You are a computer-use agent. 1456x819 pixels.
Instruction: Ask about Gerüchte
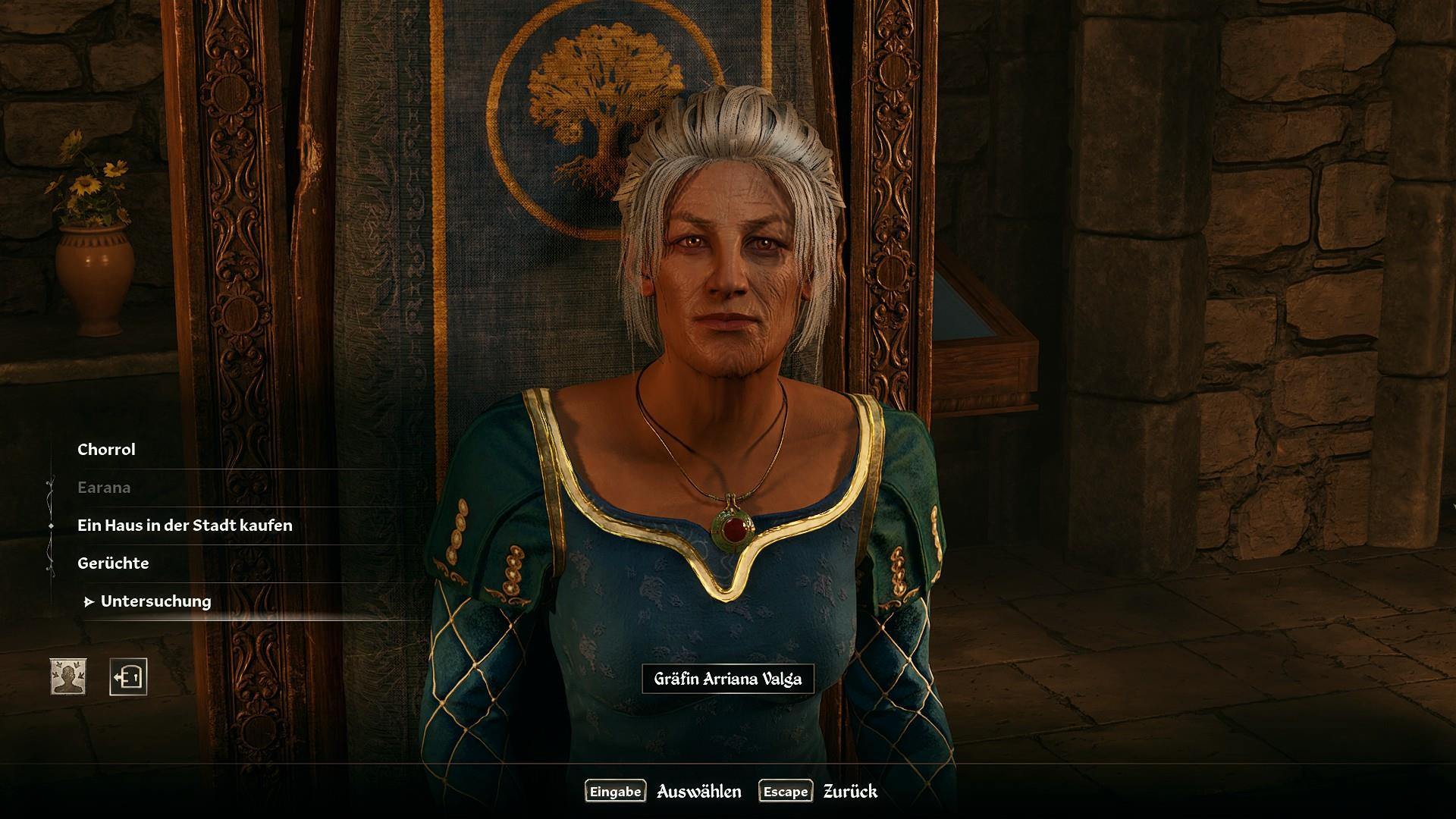[113, 563]
